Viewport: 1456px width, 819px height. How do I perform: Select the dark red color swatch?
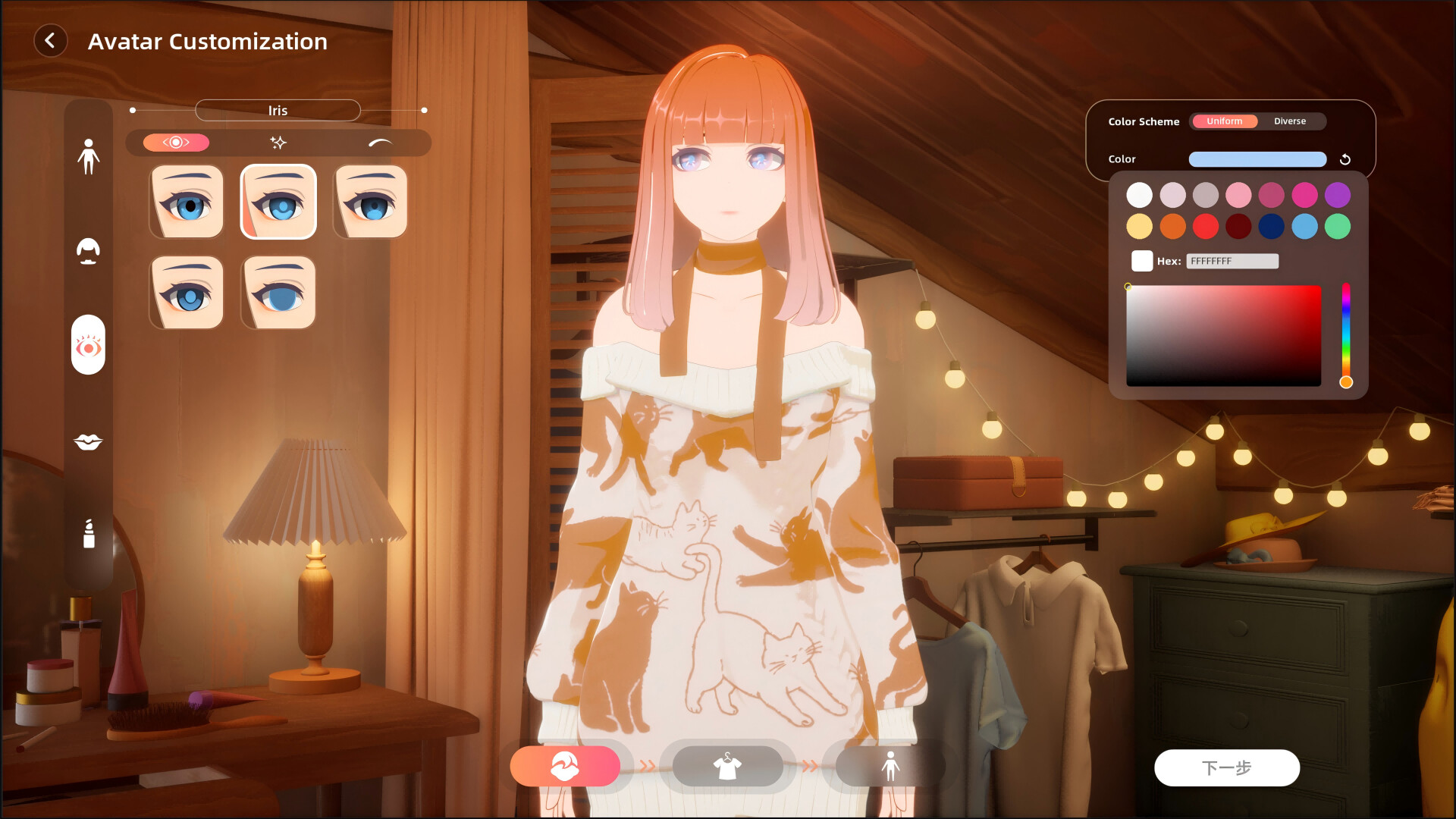pyautogui.click(x=1239, y=226)
